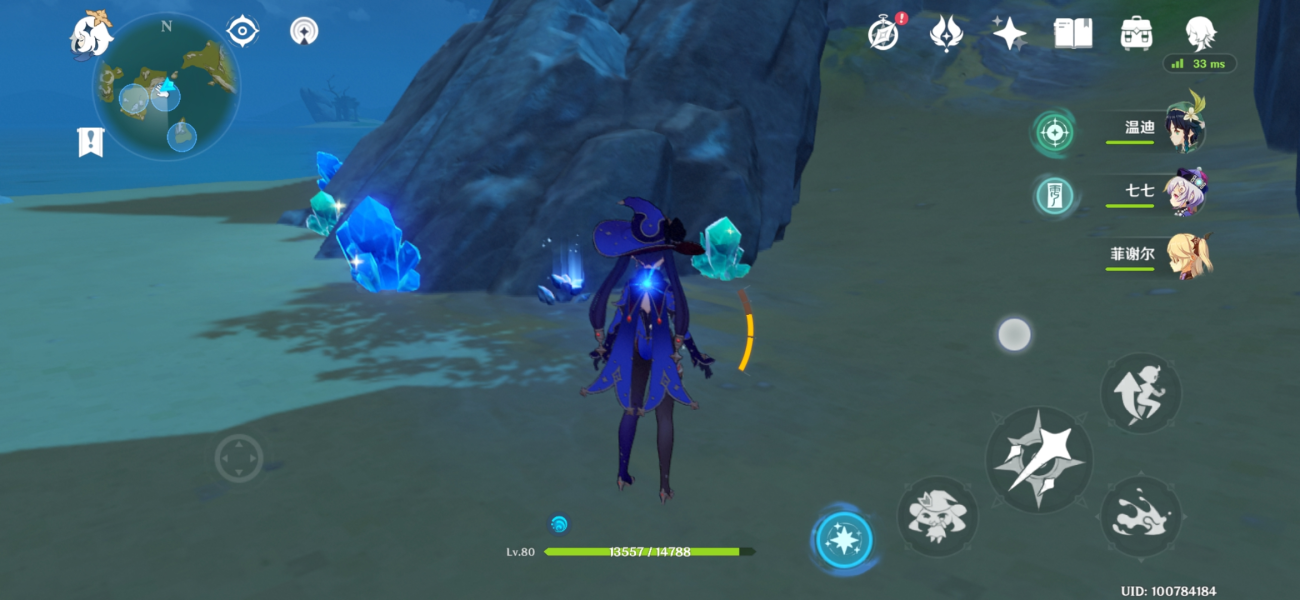The height and width of the screenshot is (600, 1300).
Task: Tap the virtual movement joystick
Action: 239,459
